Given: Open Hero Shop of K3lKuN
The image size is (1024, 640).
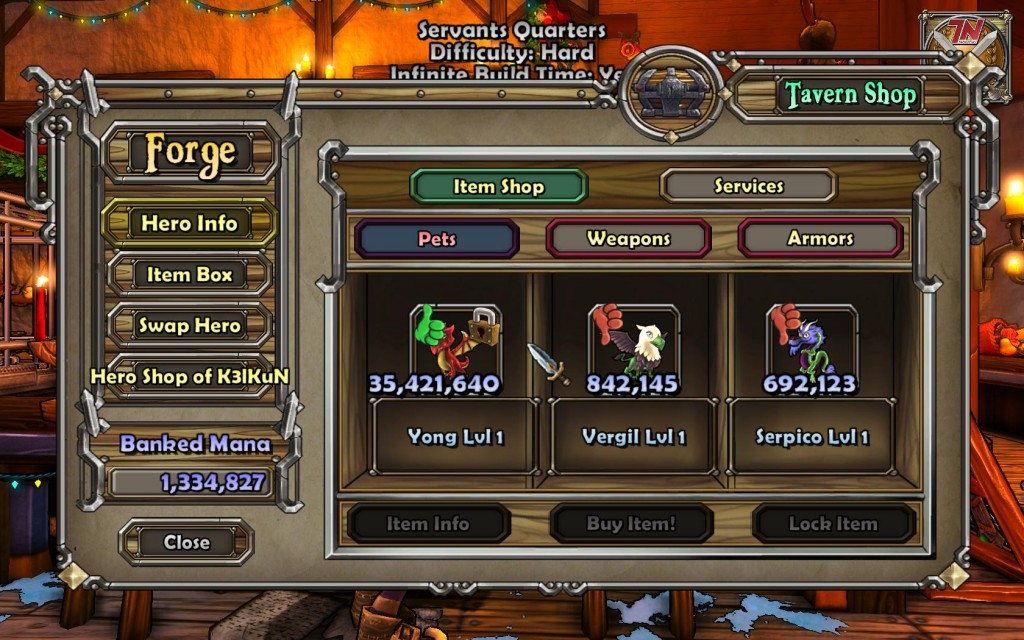Looking at the screenshot, I should tap(189, 377).
